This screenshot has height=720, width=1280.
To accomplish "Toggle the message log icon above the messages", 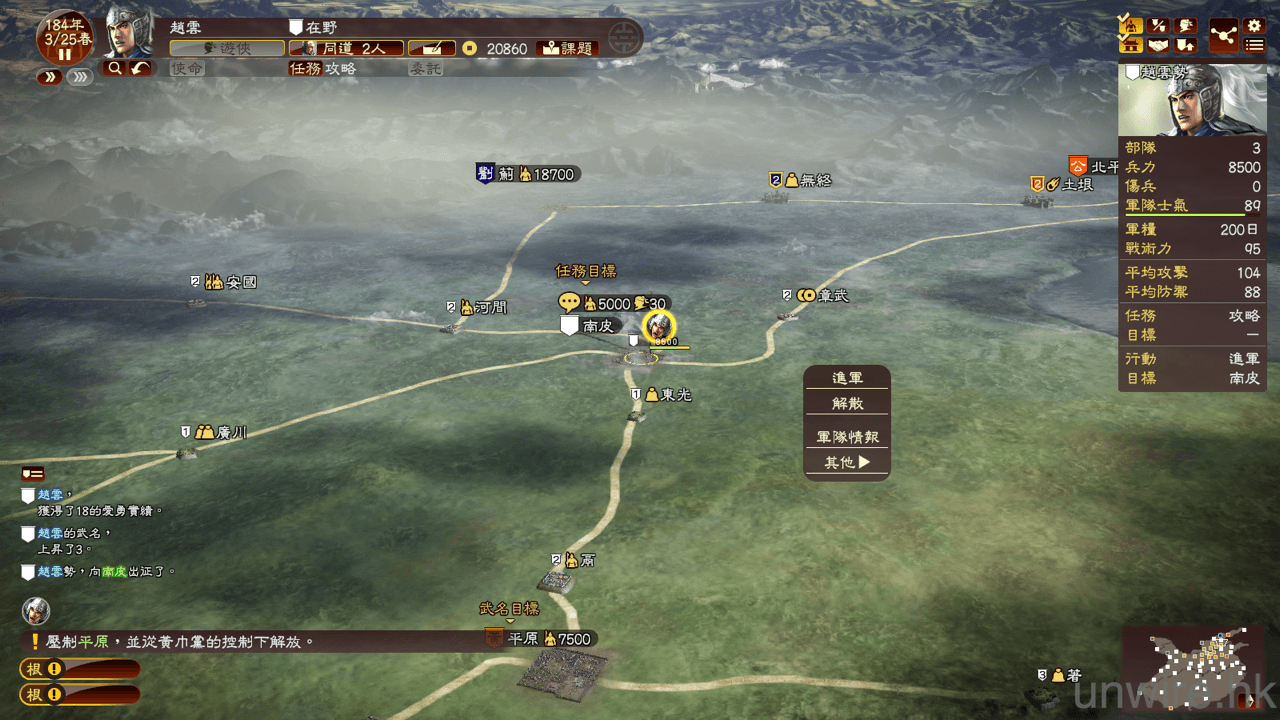I will [x=33, y=473].
